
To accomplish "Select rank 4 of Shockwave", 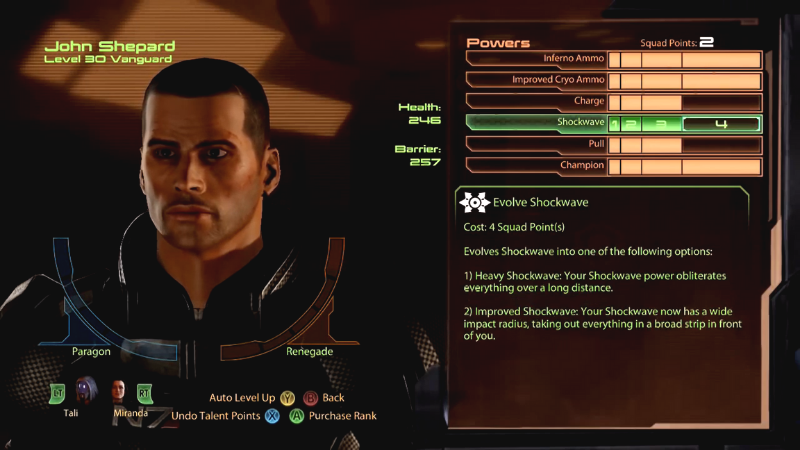I will [x=720, y=124].
